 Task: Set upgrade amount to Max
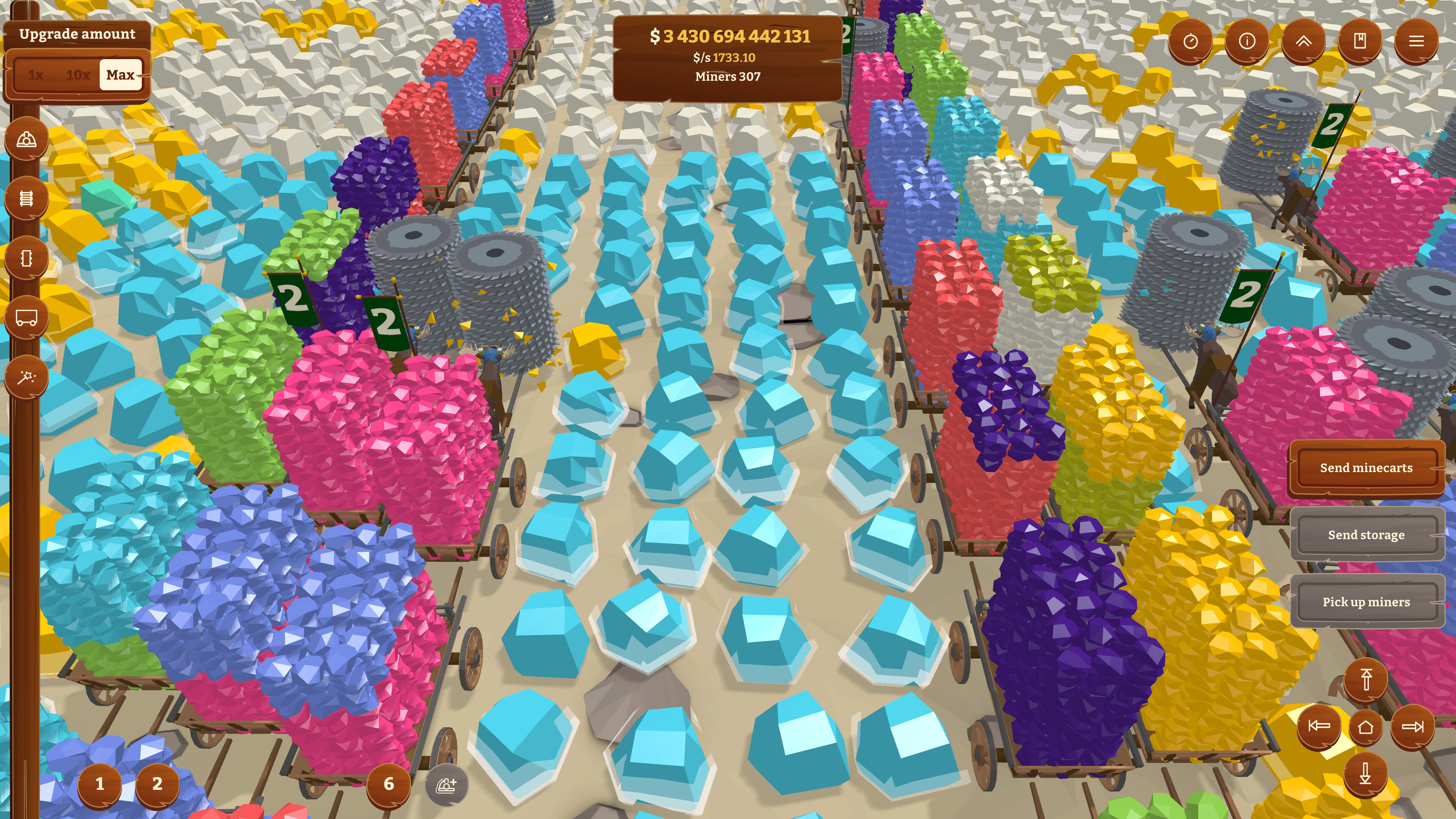point(119,74)
